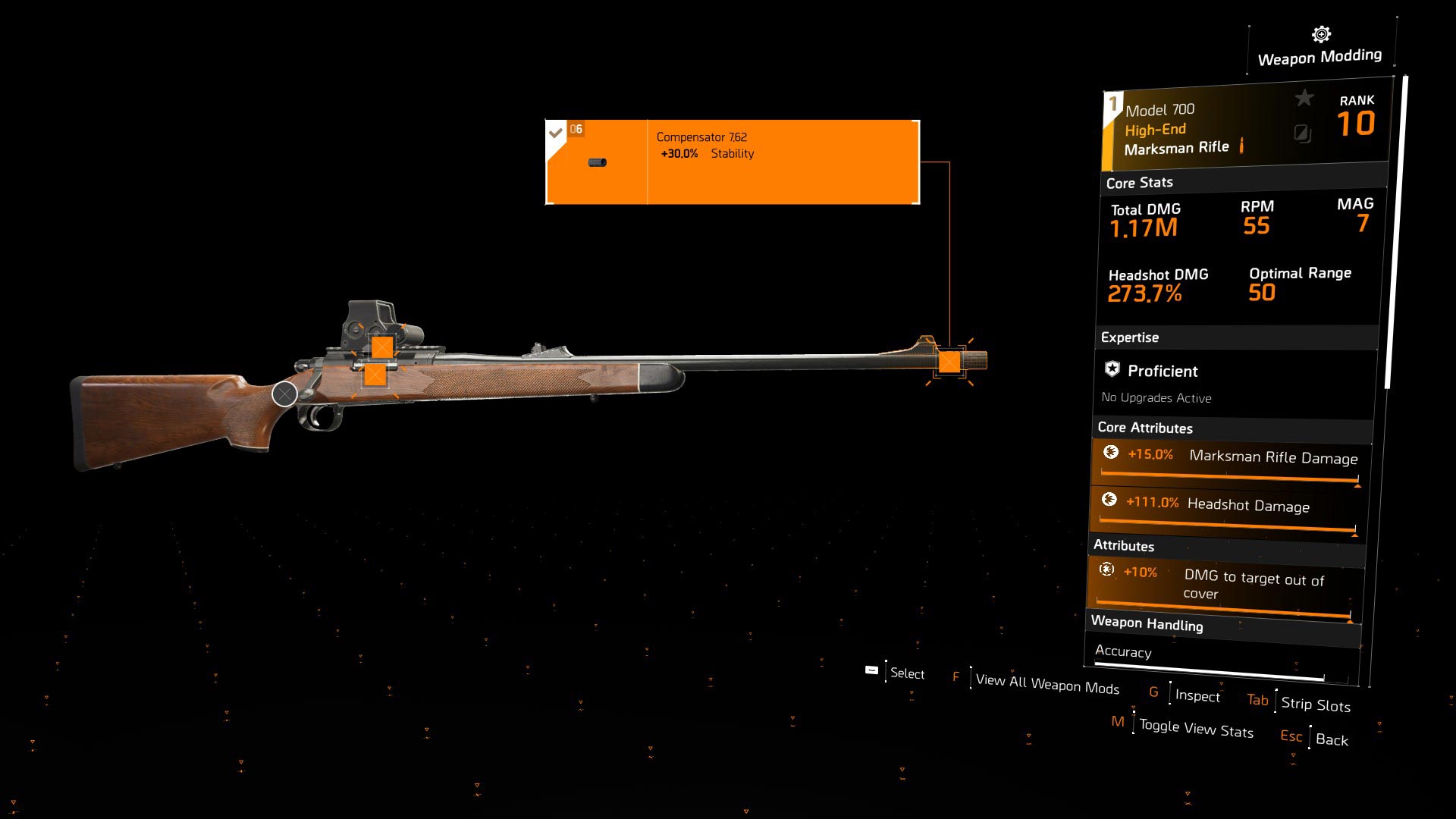Mark Model 700 as favorite with the star
This screenshot has height=819, width=1456.
pos(1304,98)
